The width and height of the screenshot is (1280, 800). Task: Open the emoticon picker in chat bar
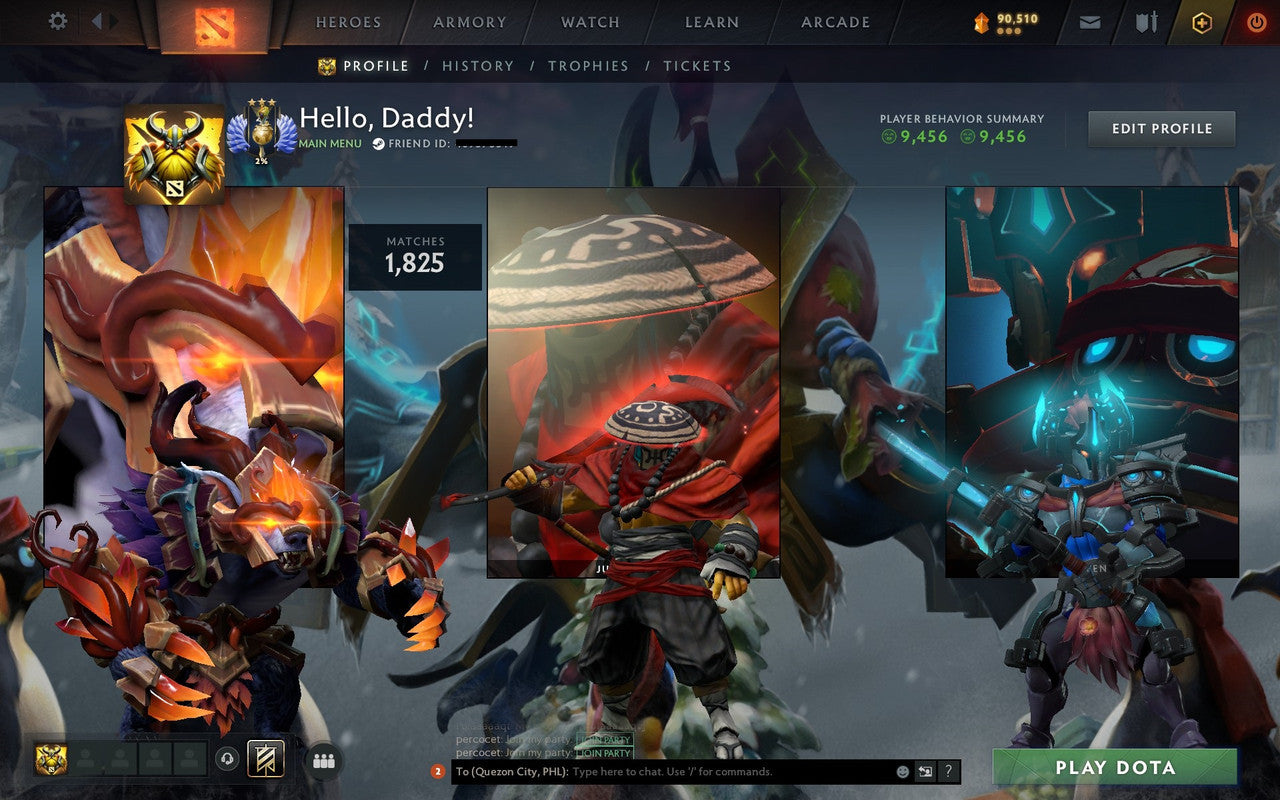(x=903, y=771)
